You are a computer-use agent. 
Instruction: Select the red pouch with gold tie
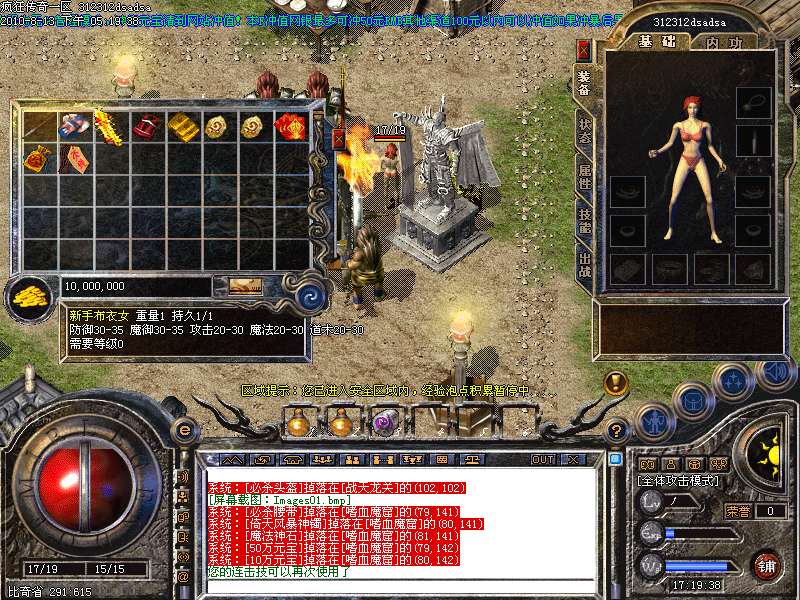click(40, 158)
